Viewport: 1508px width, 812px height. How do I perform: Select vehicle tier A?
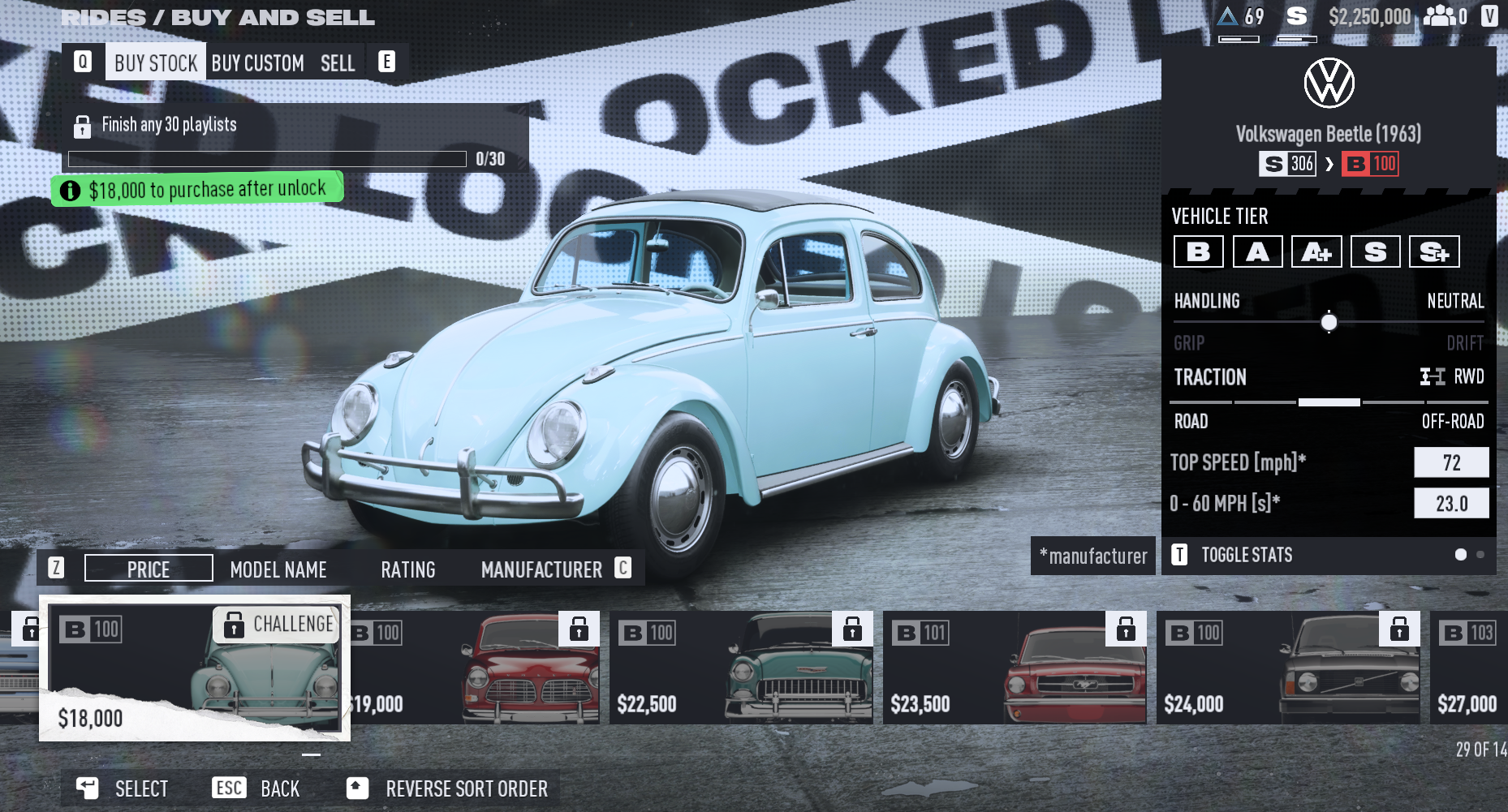click(x=1258, y=251)
